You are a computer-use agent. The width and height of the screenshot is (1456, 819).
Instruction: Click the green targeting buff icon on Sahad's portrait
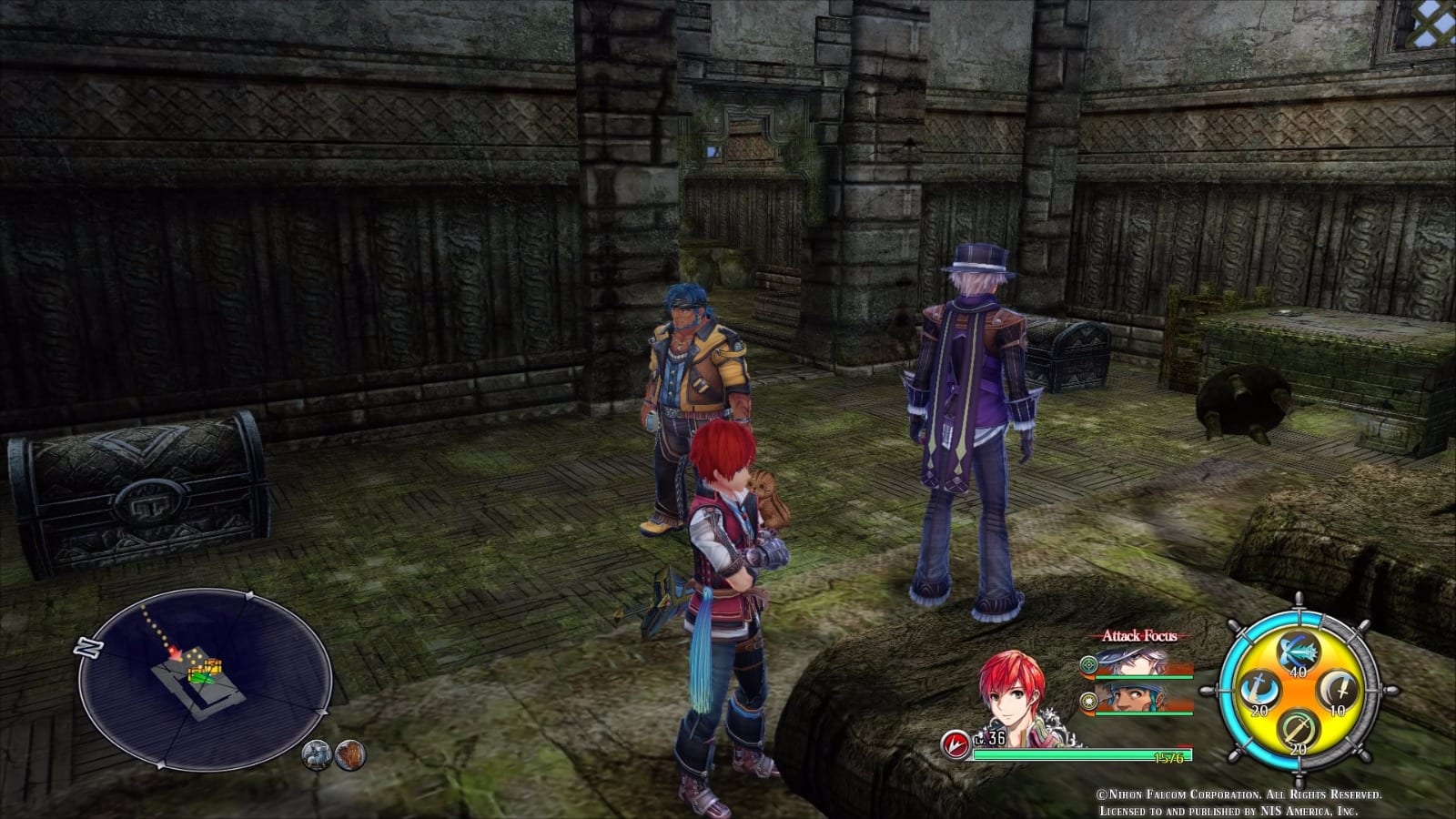[1088, 665]
